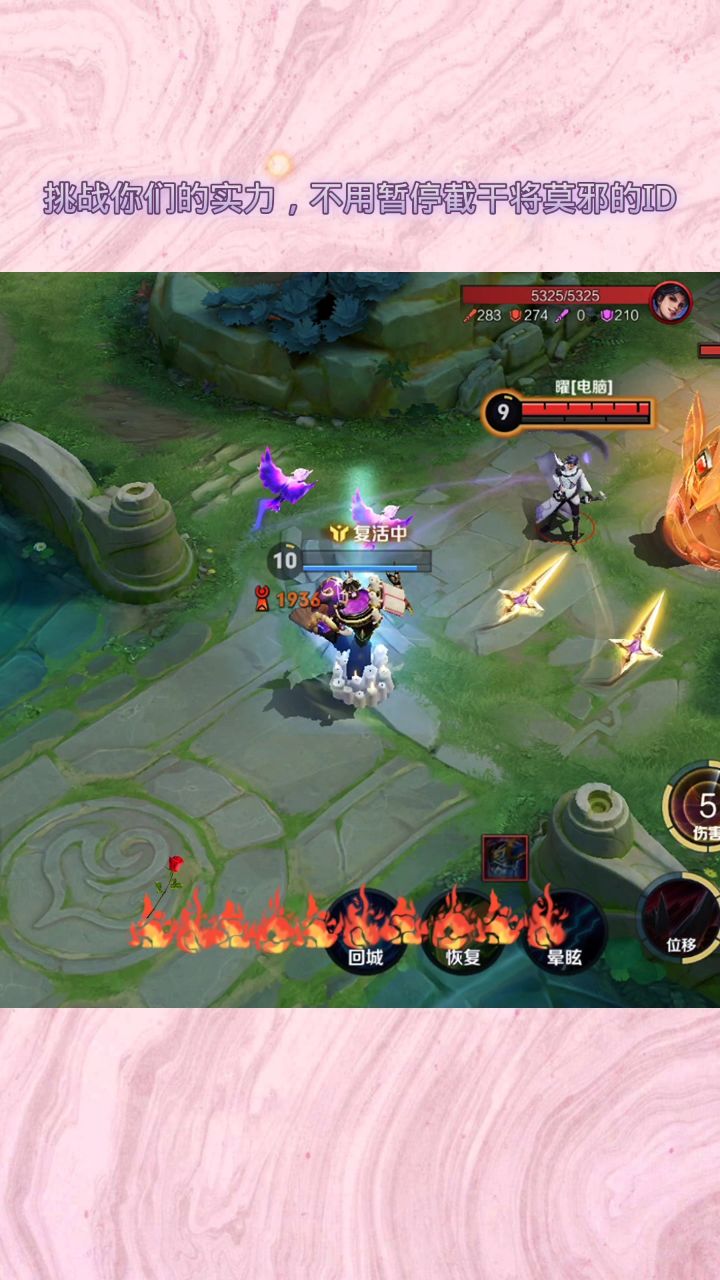This screenshot has width=720, height=1280.
Task: Use the 恢复 heal spell
Action: [463, 932]
